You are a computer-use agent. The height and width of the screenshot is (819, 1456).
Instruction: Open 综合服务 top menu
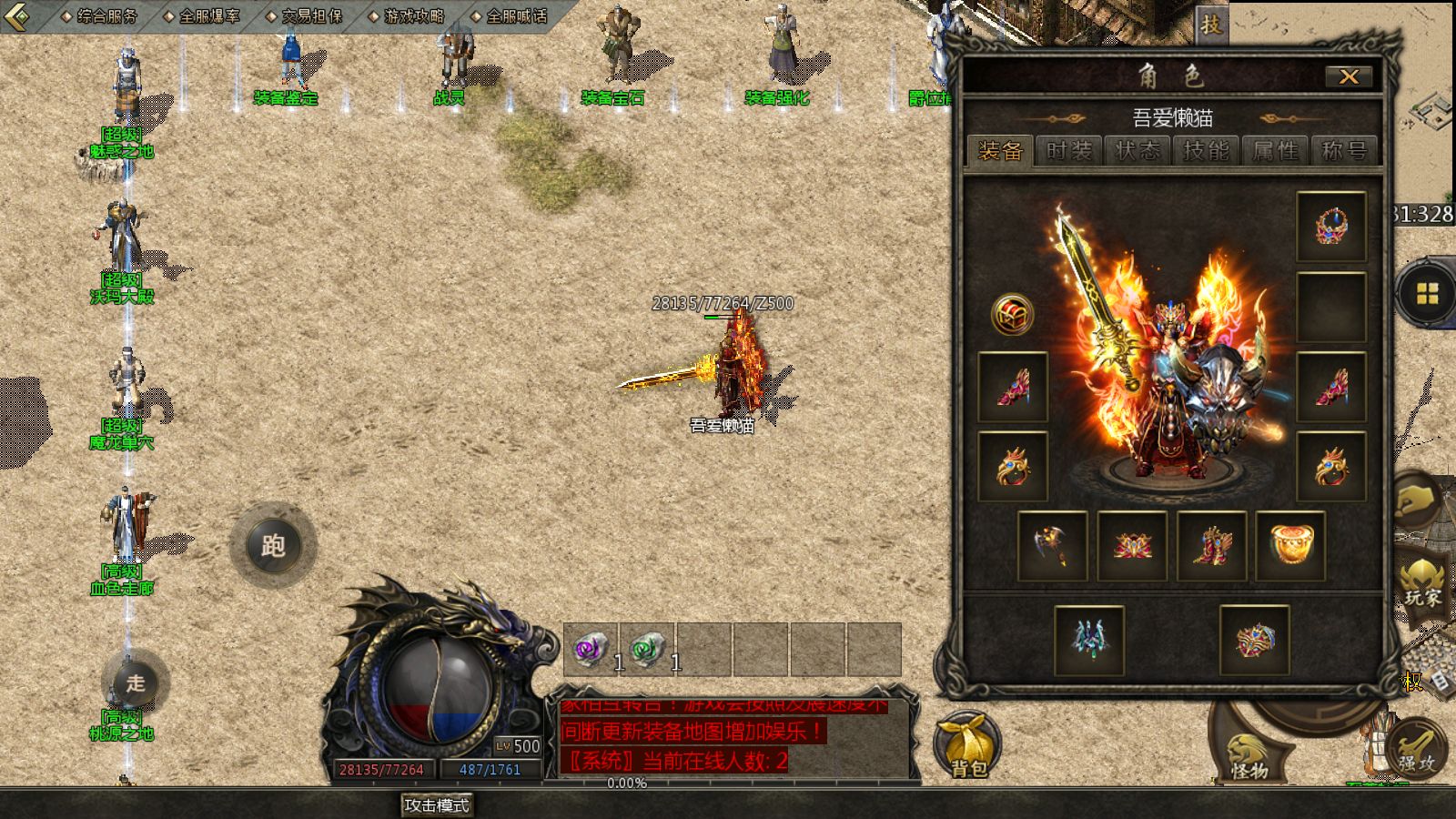point(100,16)
